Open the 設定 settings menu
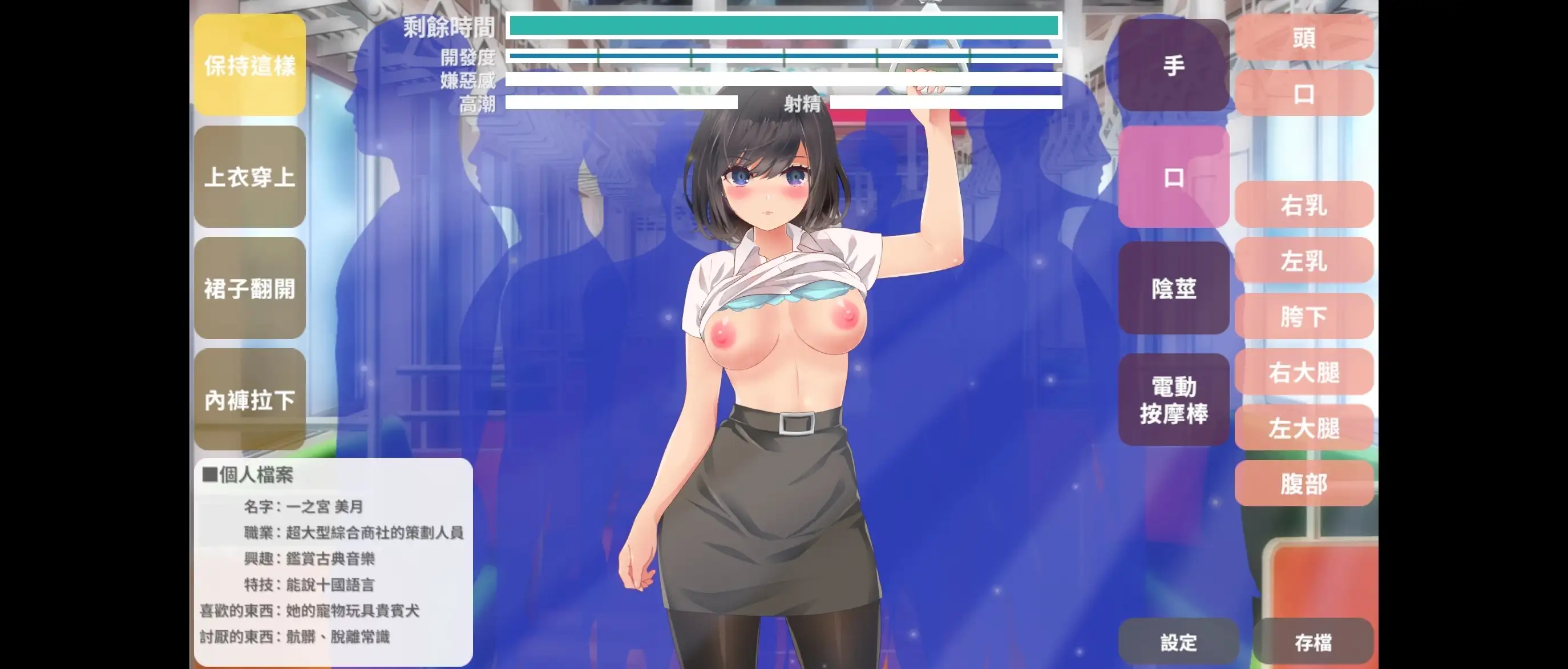Screen dimensions: 1568x669 point(1178,642)
